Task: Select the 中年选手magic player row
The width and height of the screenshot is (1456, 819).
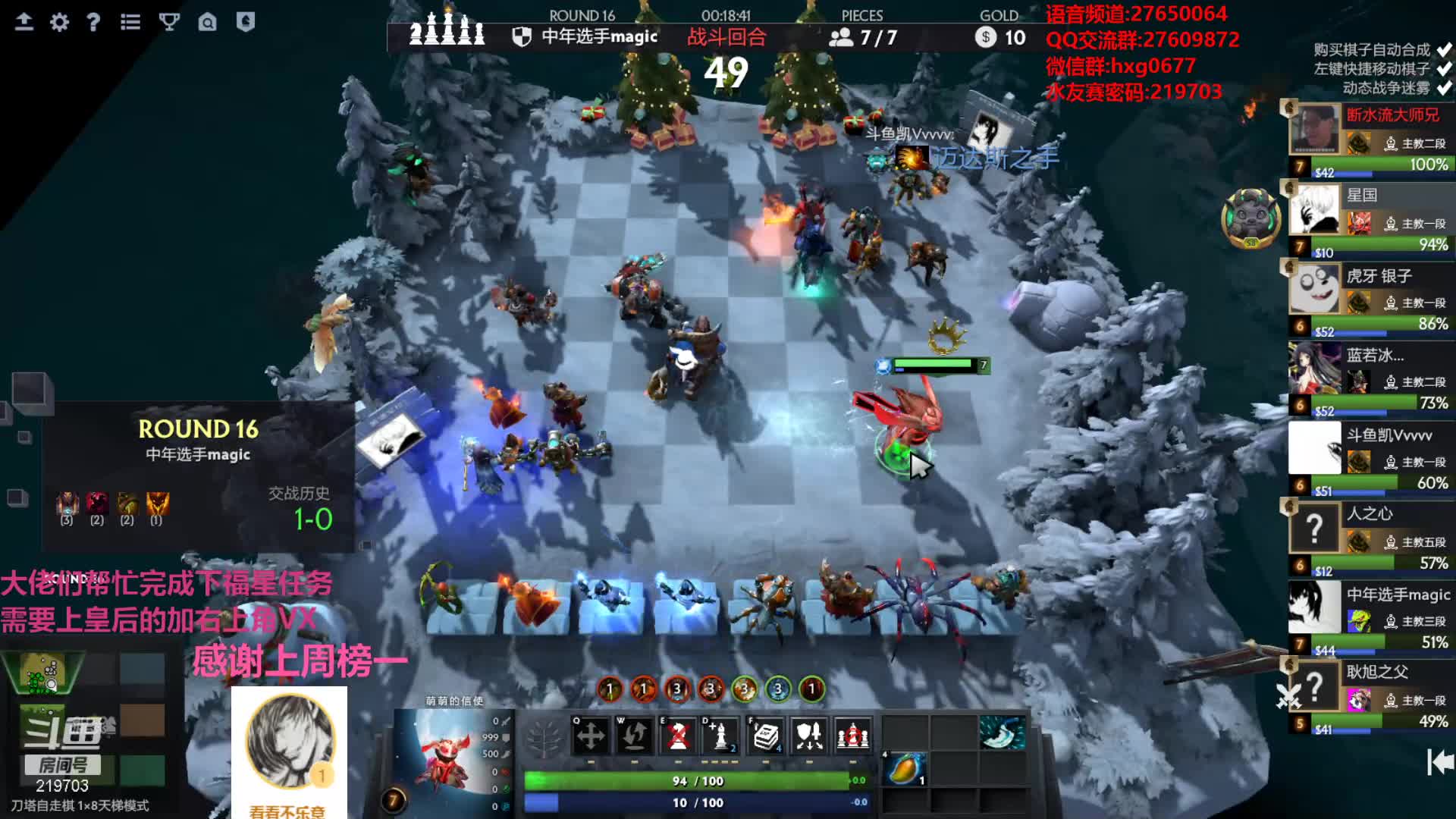Action: (1371, 619)
